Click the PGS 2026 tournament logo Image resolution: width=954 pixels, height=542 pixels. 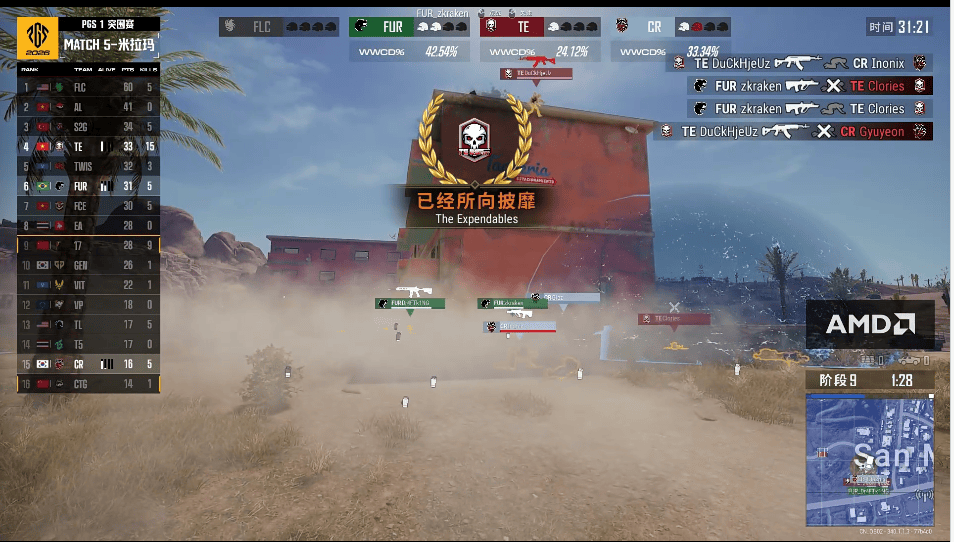point(38,37)
